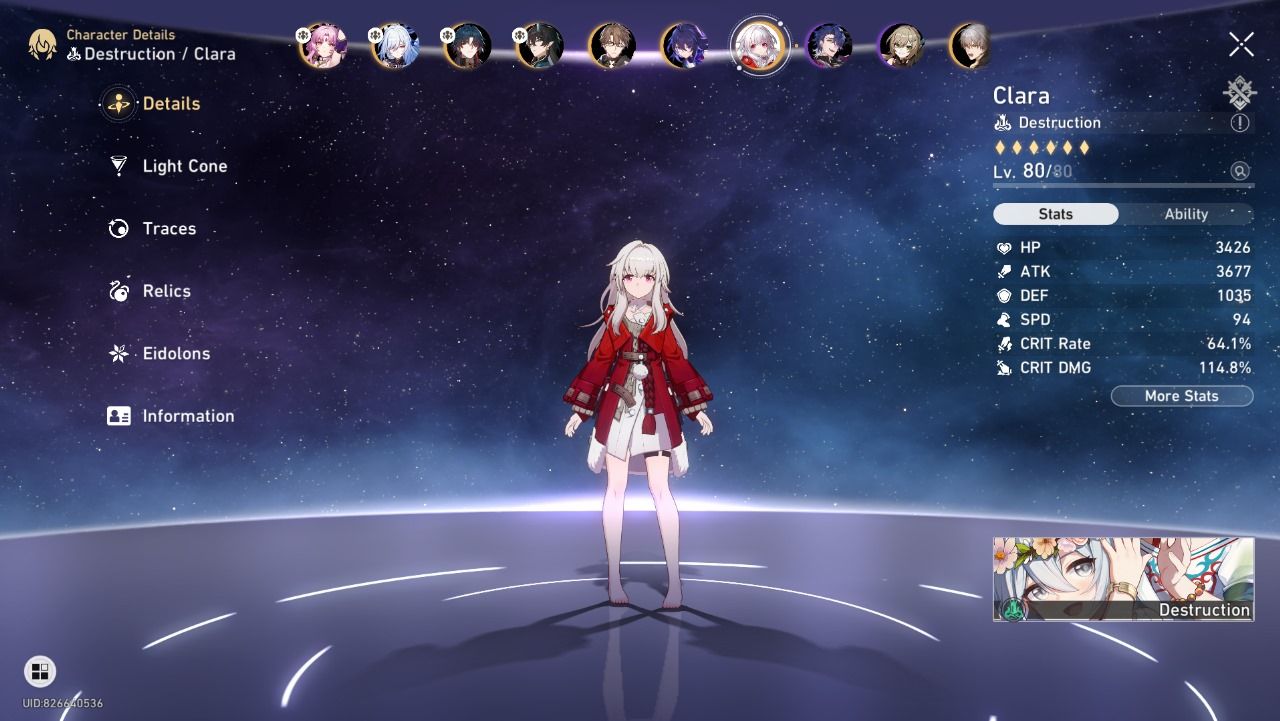
Task: Switch to the Ability tab
Action: [1186, 213]
